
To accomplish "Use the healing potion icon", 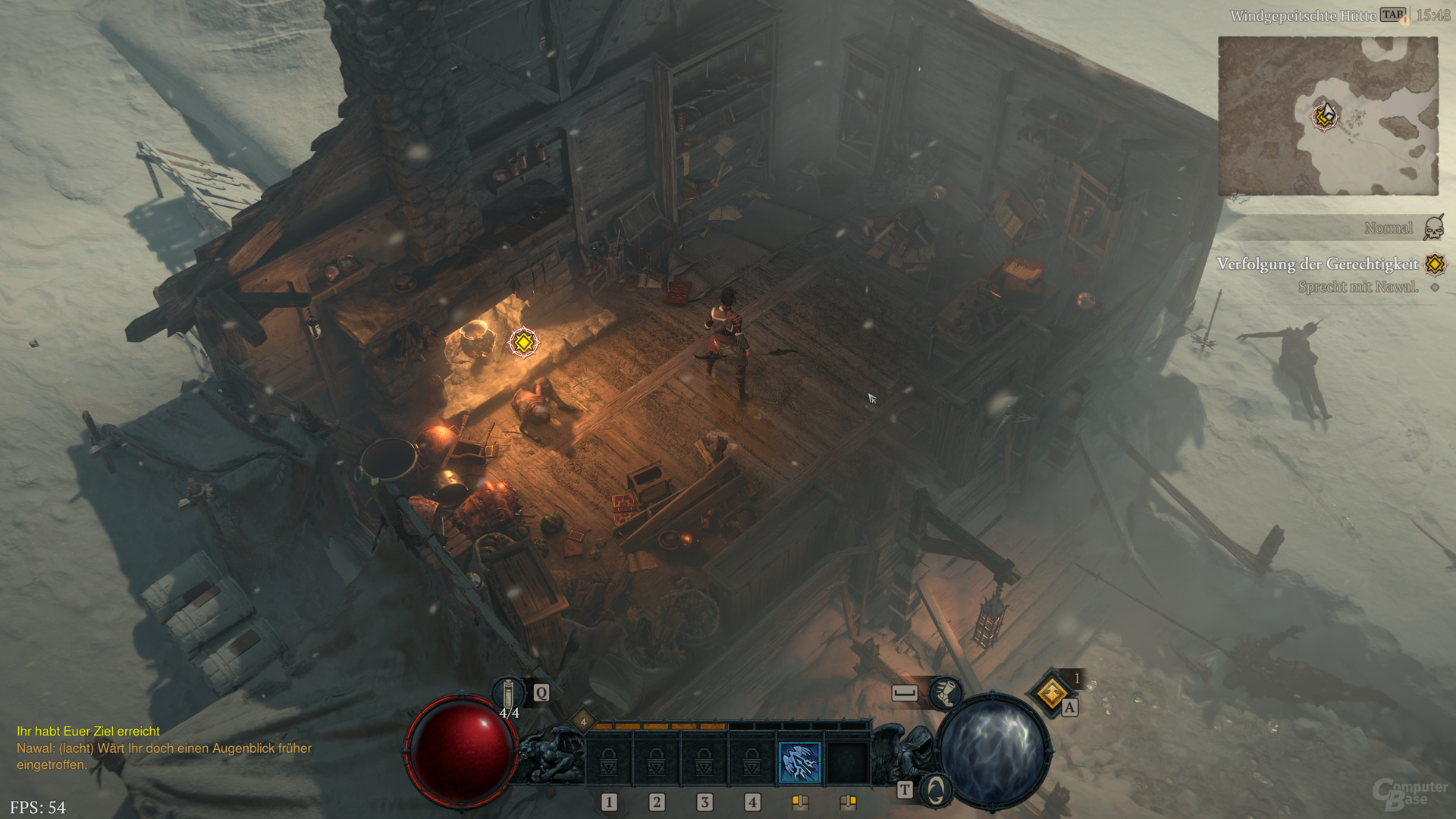I will pyautogui.click(x=509, y=693).
